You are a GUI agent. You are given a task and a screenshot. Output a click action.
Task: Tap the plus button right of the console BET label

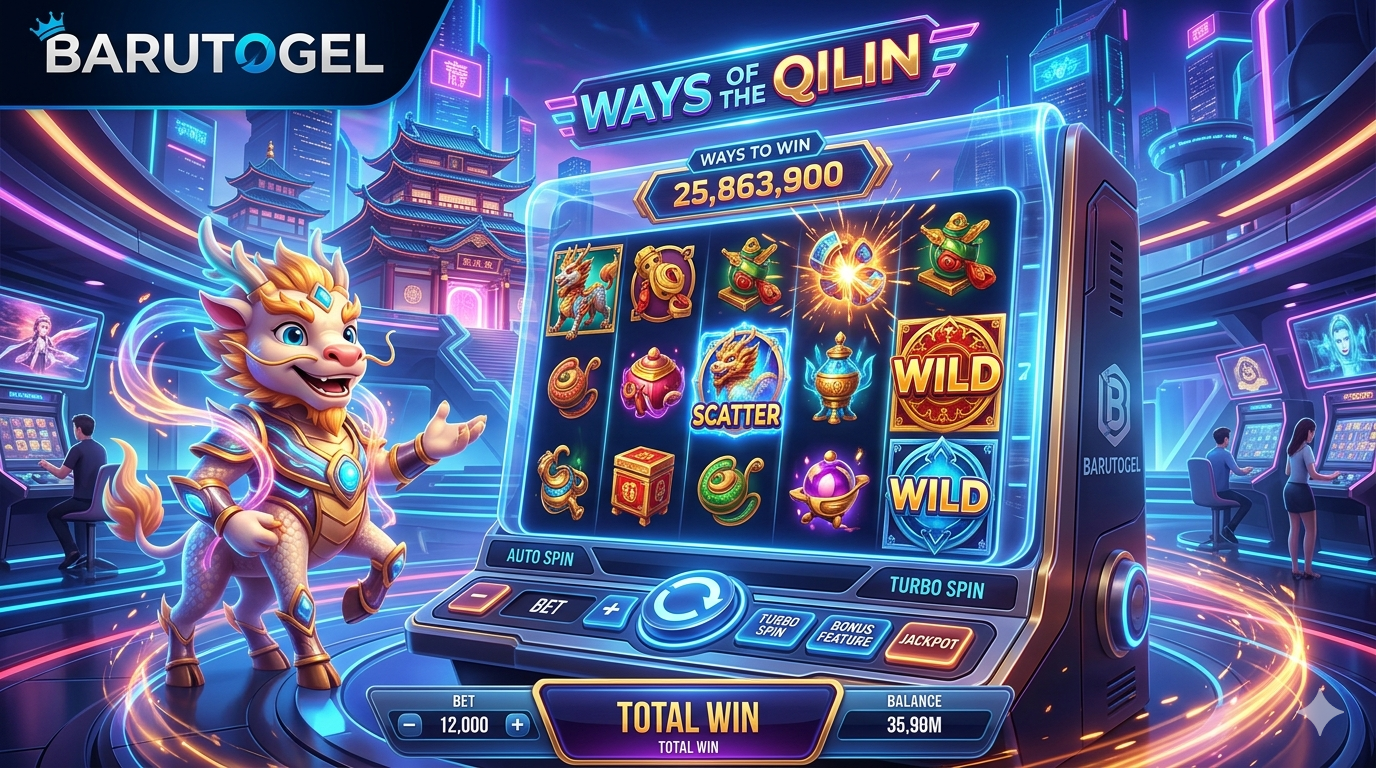tap(609, 607)
